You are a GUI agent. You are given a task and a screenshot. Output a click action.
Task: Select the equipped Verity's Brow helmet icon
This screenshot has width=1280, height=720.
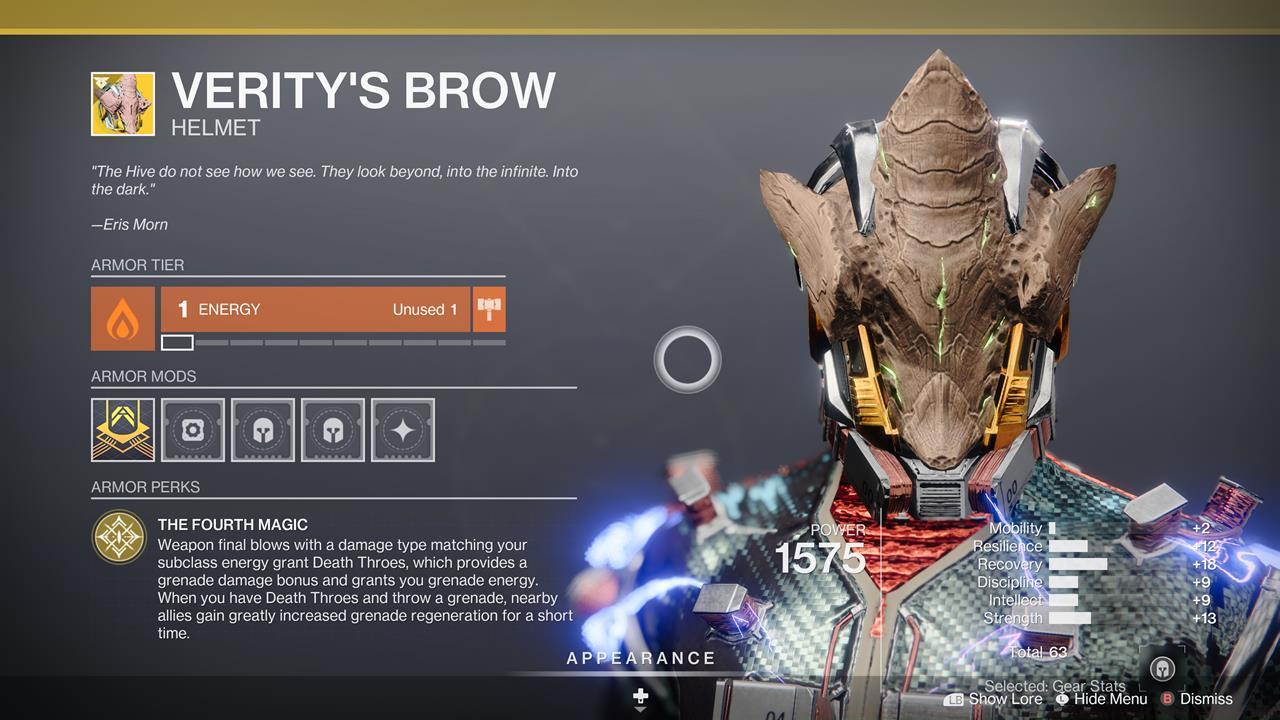[x=122, y=103]
